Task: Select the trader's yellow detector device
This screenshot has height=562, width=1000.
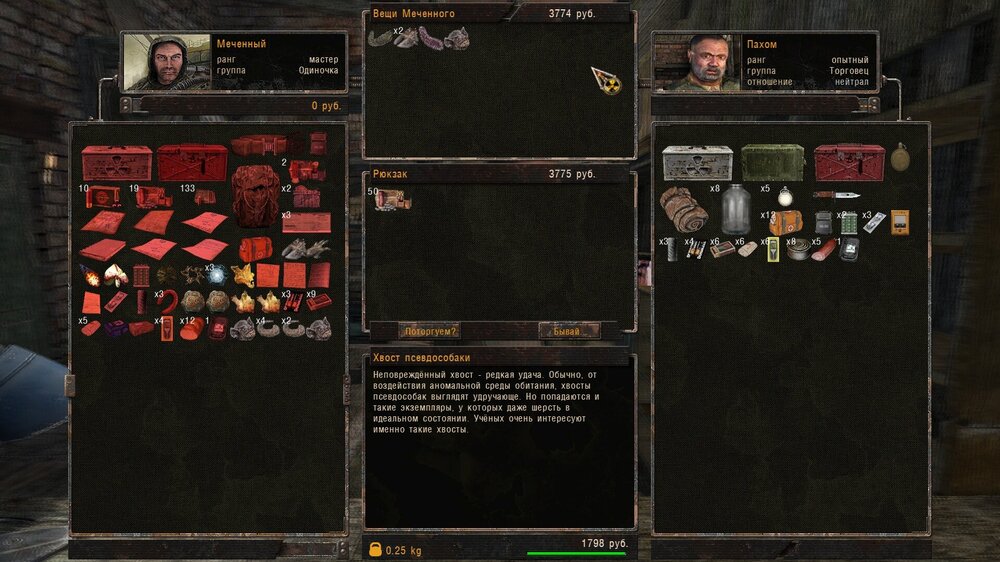Action: tap(900, 221)
